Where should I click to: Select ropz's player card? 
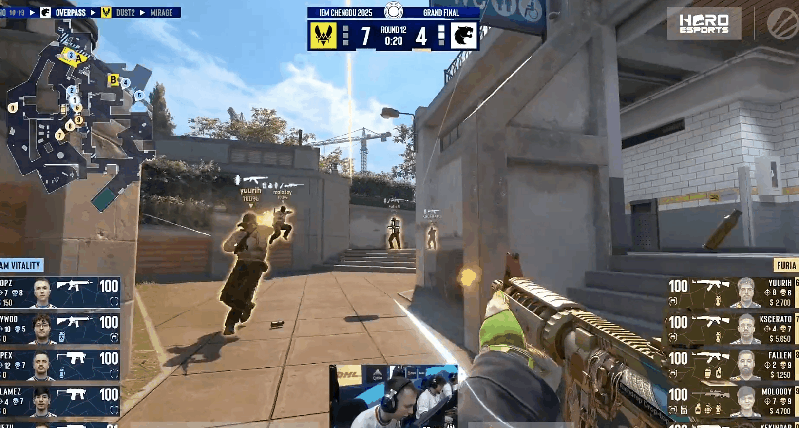[60, 293]
